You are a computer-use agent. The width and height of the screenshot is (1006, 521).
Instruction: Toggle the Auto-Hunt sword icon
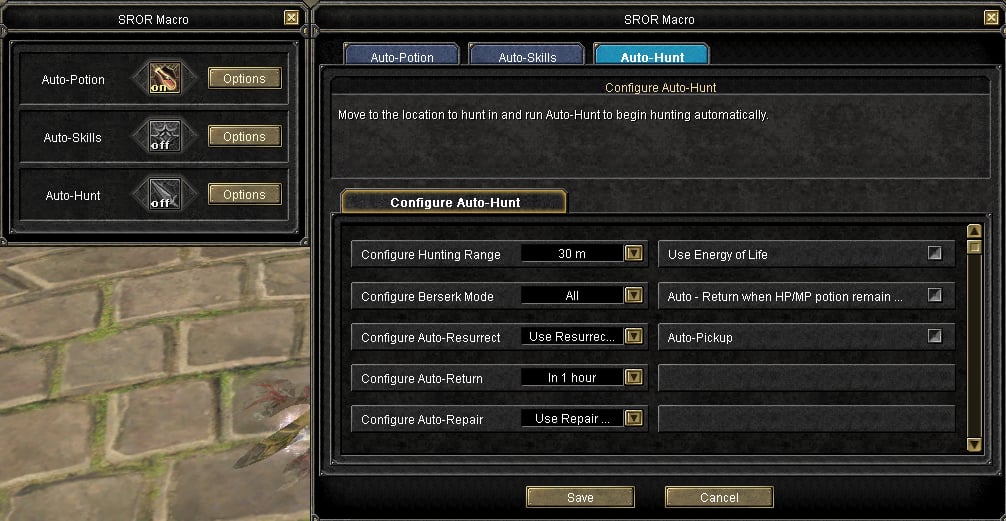click(x=162, y=195)
